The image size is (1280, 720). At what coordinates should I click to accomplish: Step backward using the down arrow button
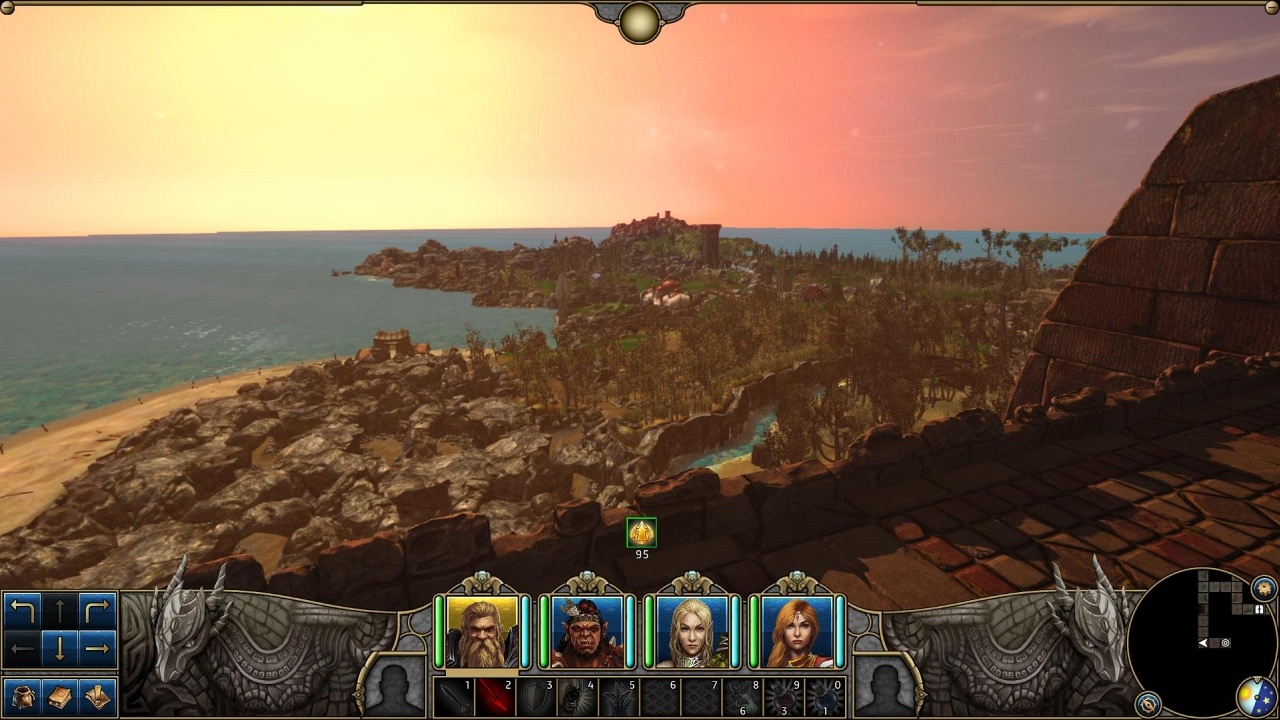60,649
